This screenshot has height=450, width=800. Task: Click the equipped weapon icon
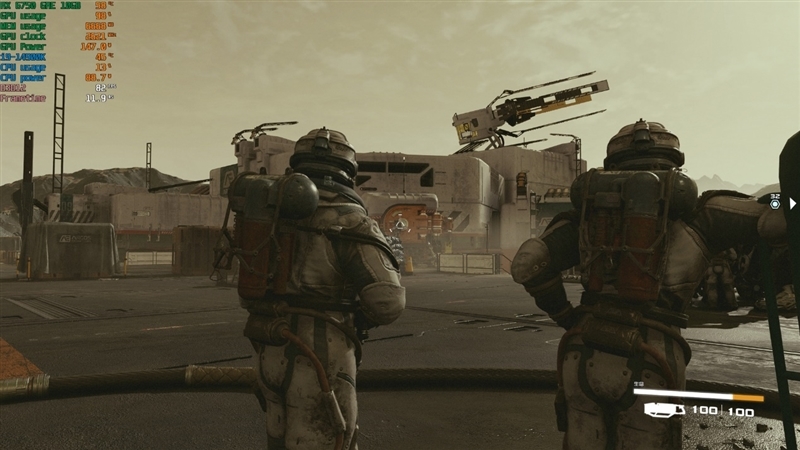[665, 410]
